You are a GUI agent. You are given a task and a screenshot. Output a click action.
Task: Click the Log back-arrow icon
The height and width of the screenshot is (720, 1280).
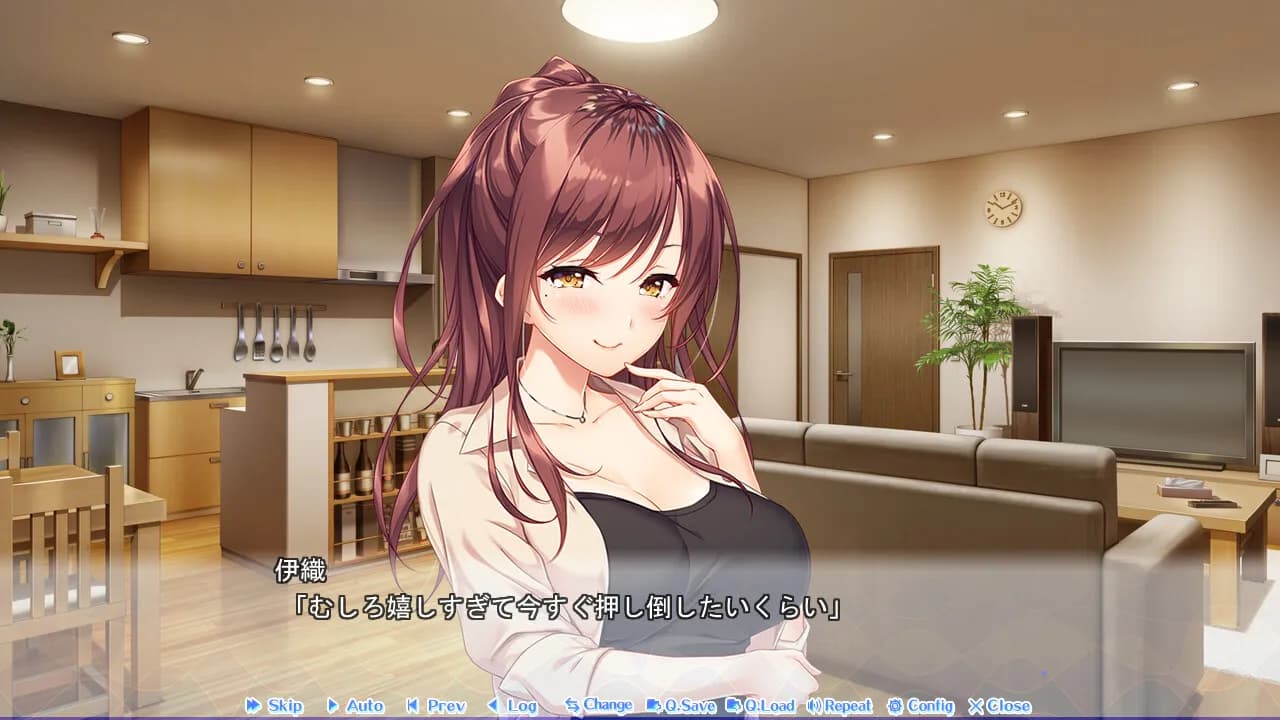(x=494, y=705)
